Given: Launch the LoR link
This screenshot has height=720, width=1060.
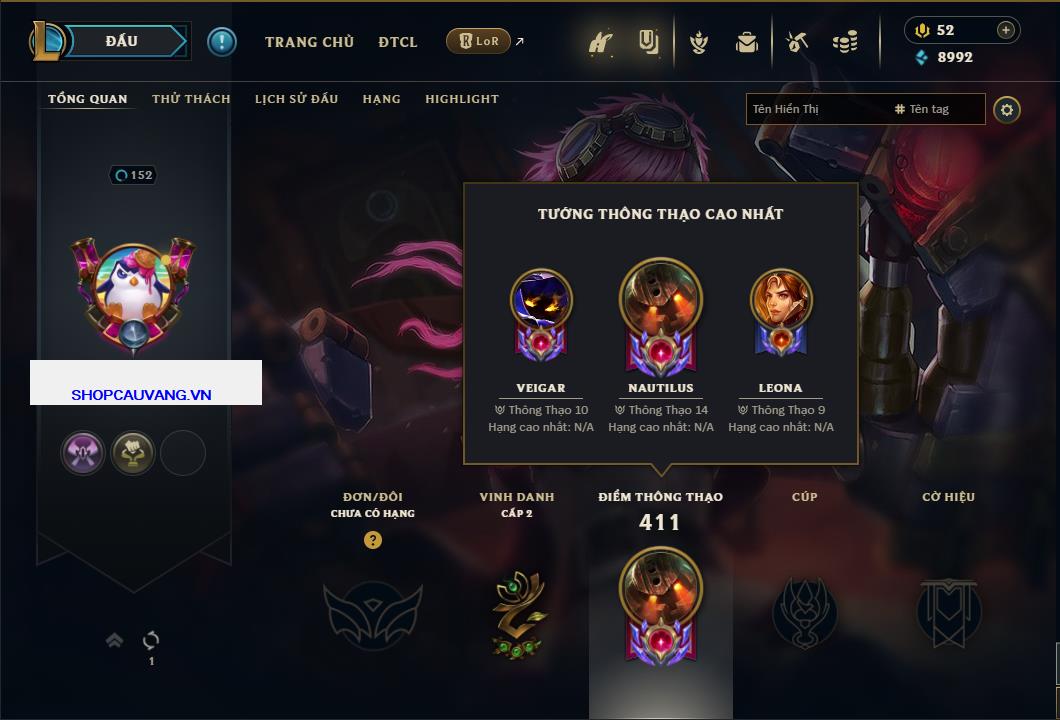Looking at the screenshot, I should pos(479,42).
